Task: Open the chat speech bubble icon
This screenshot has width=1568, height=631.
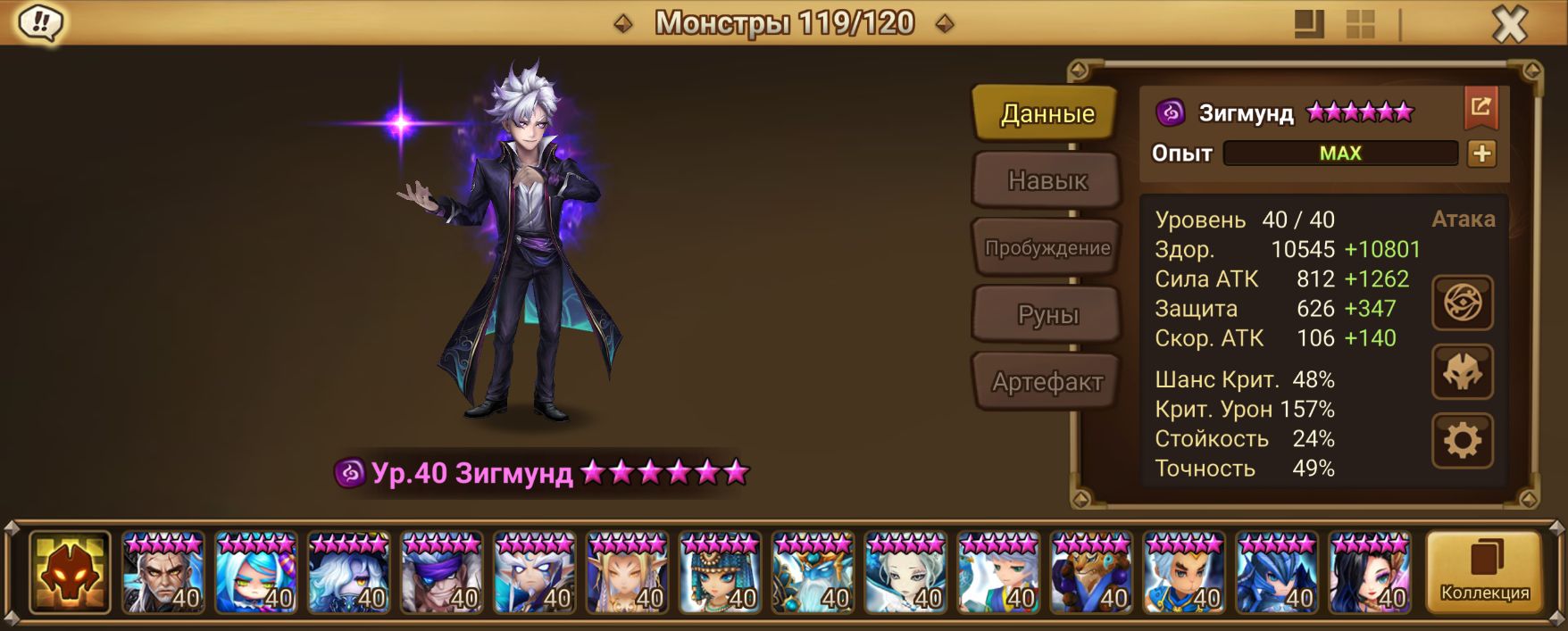Action: [x=40, y=22]
